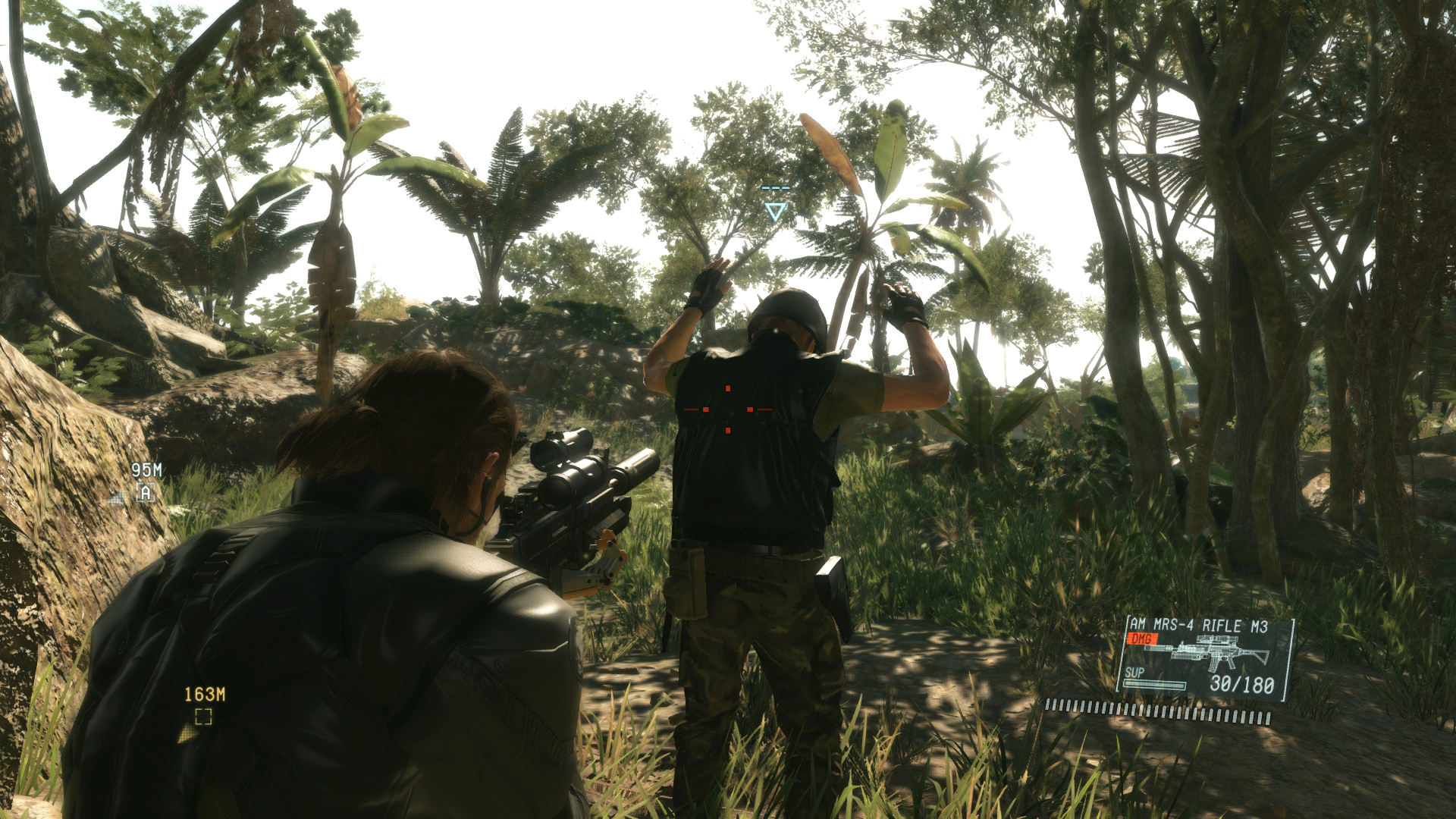Click the cyan objective triangle marker in the sky
Image resolution: width=1456 pixels, height=819 pixels.
coord(776,212)
